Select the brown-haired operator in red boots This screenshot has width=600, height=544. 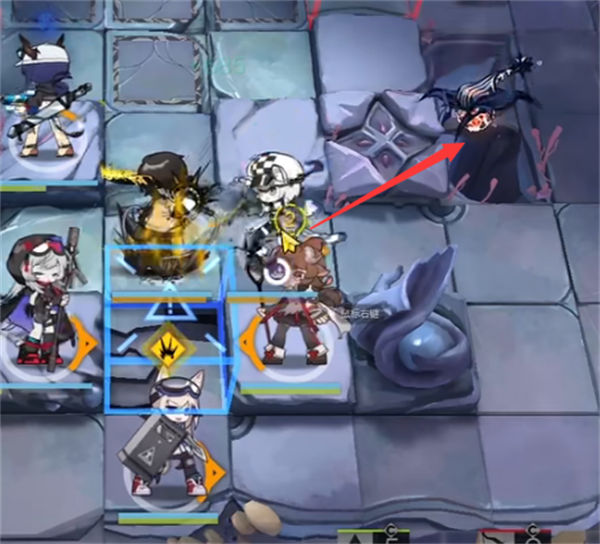click(x=295, y=310)
